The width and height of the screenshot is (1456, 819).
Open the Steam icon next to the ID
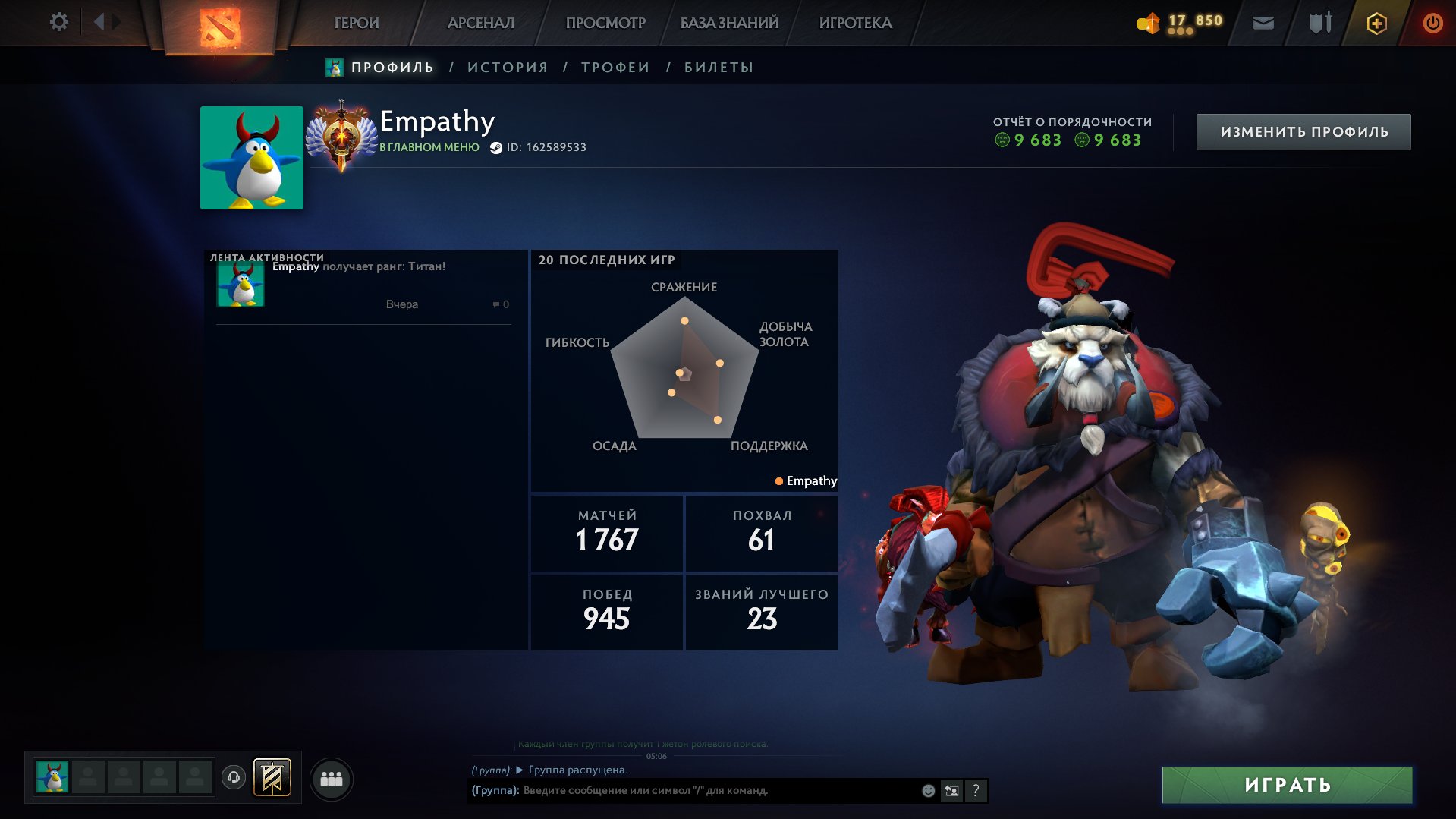[x=497, y=147]
